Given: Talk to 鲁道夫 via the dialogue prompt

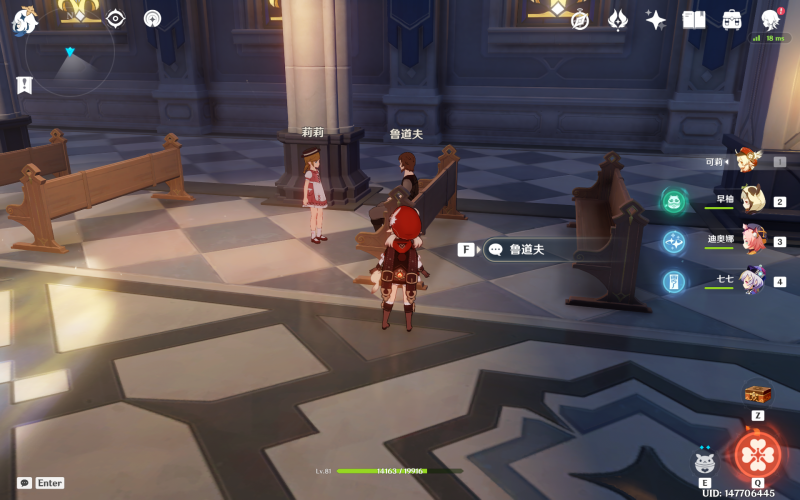Looking at the screenshot, I should [527, 250].
